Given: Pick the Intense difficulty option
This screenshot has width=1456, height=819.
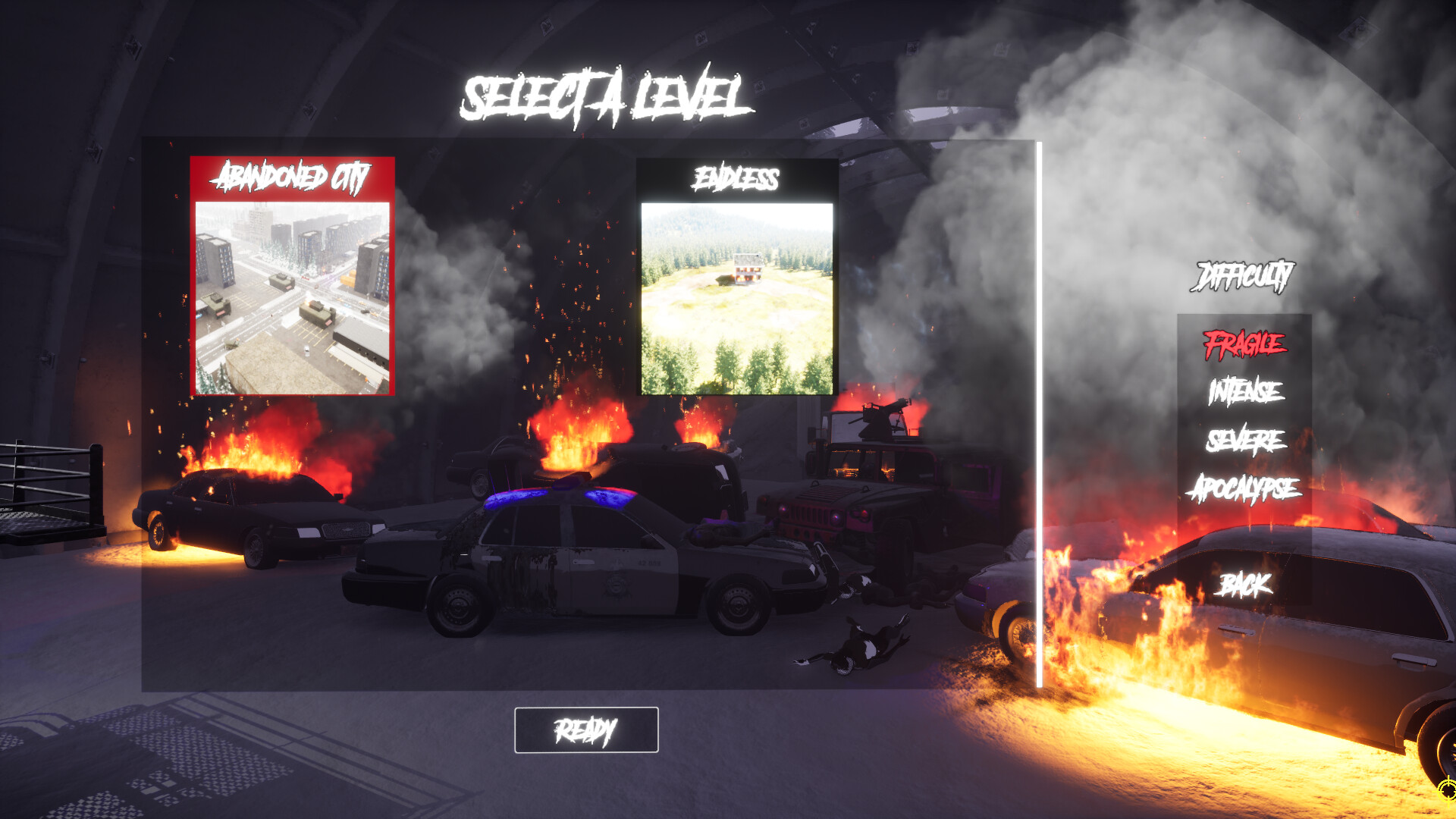Looking at the screenshot, I should tap(1245, 392).
